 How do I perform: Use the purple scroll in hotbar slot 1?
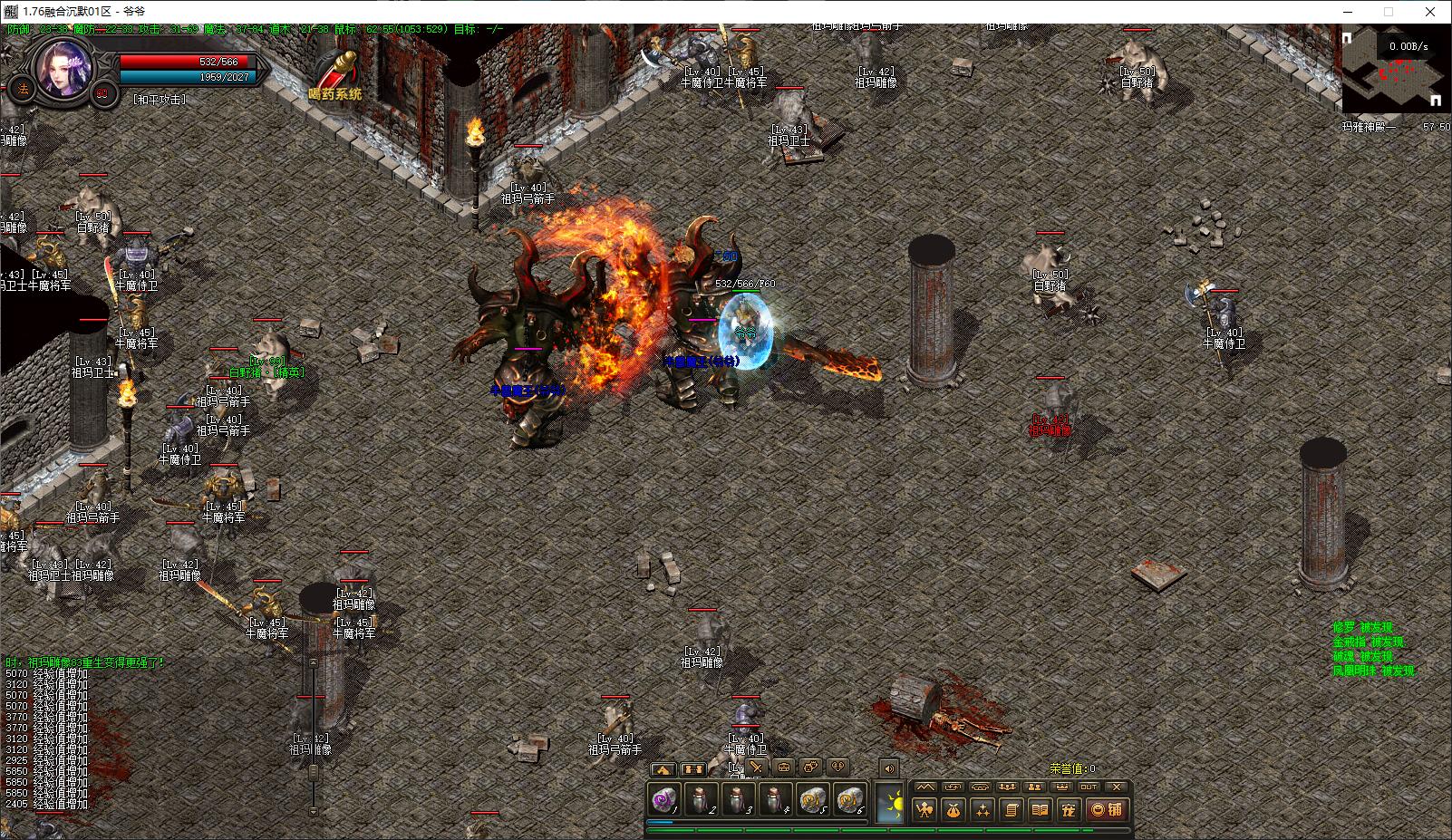[664, 801]
